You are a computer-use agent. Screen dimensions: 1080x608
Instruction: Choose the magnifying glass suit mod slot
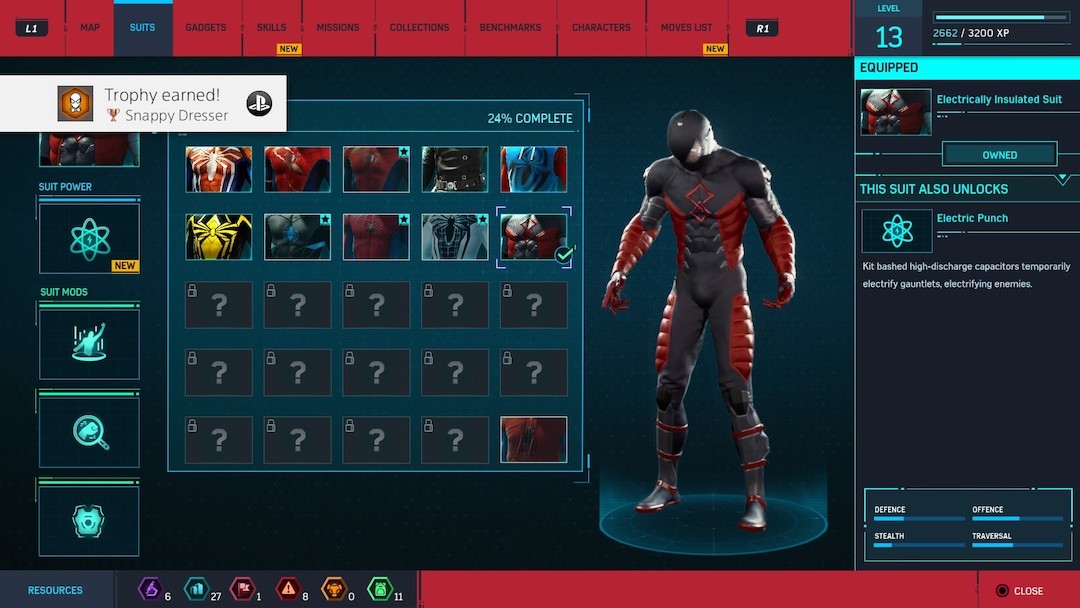89,432
